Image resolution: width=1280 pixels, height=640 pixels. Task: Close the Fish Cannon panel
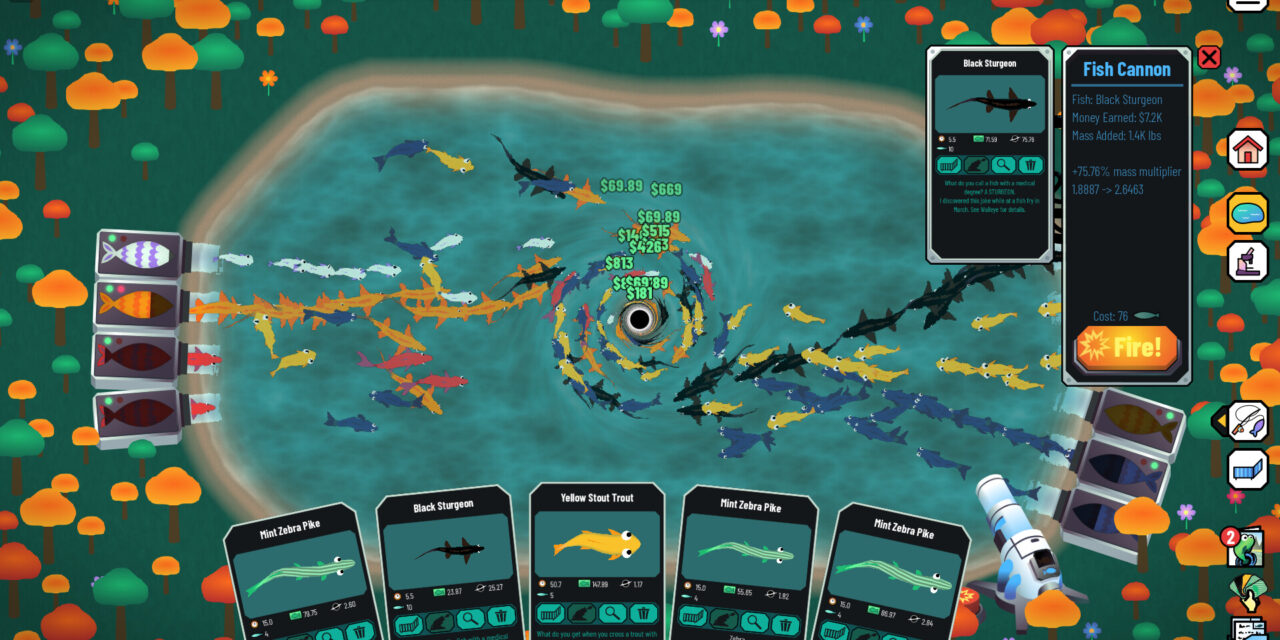click(x=1209, y=57)
